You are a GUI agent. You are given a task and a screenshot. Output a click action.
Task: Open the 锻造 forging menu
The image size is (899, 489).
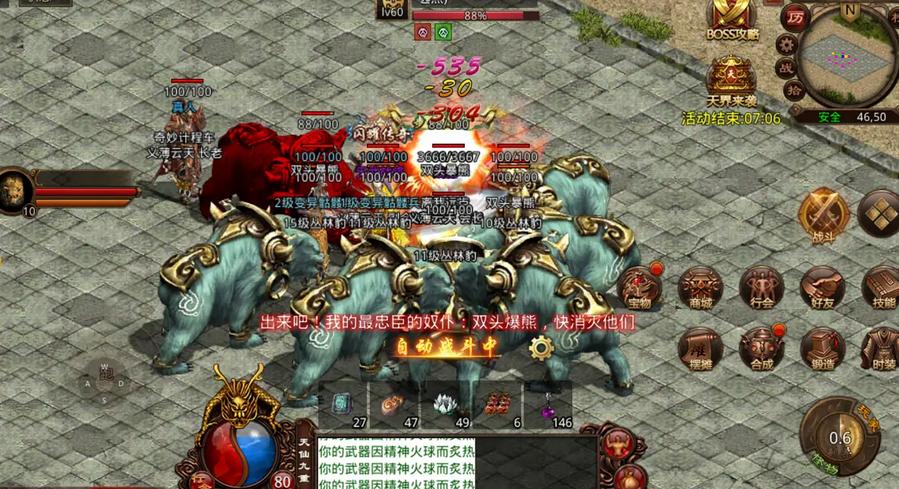822,349
